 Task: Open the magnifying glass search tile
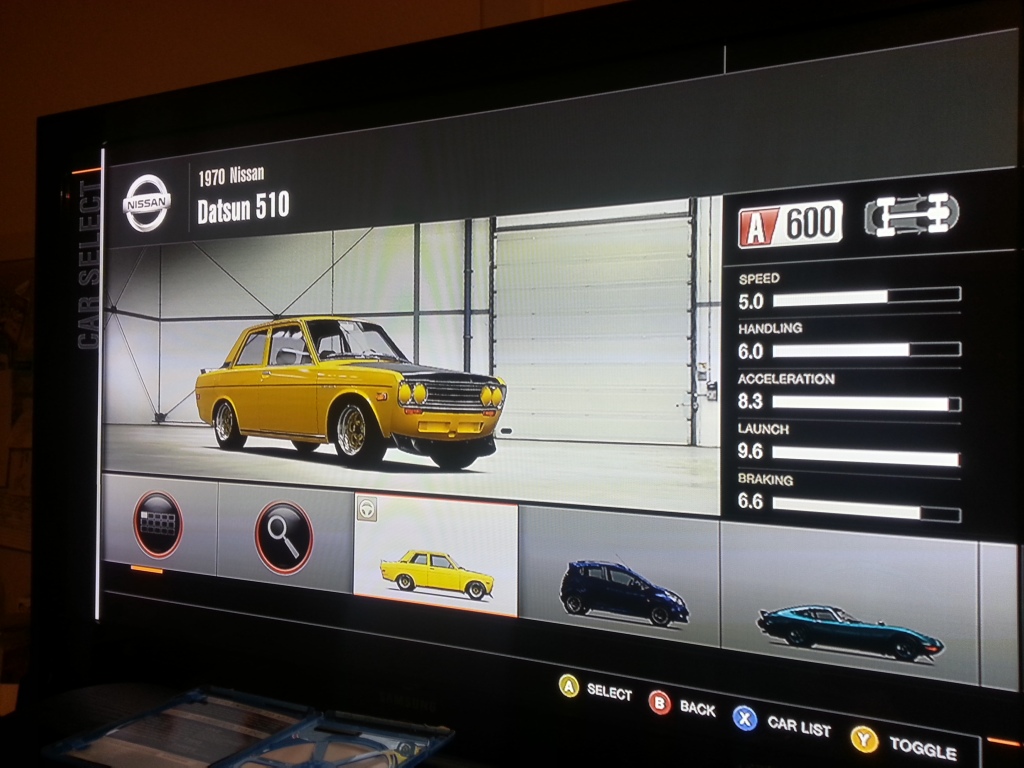[x=284, y=537]
